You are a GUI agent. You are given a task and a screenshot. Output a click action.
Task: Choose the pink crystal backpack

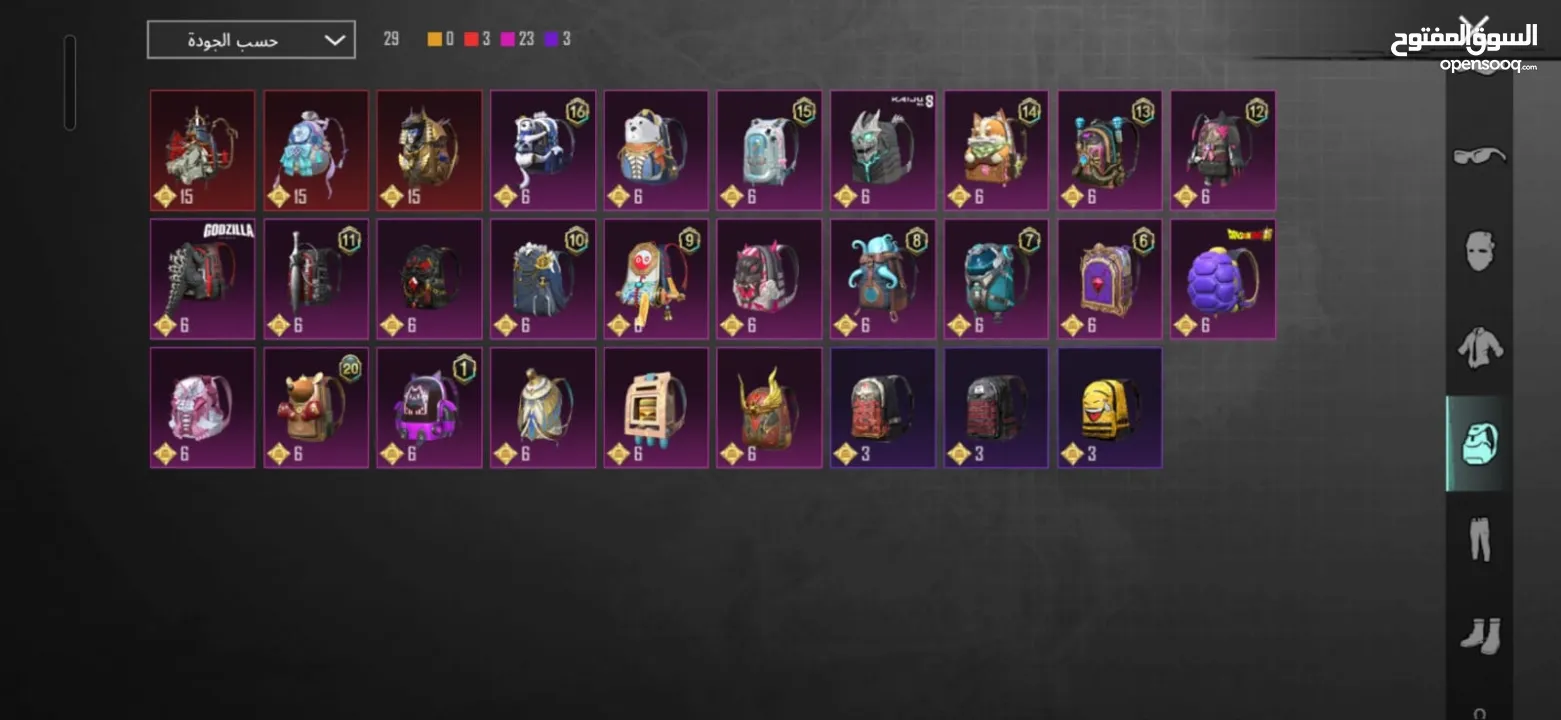[202, 407]
